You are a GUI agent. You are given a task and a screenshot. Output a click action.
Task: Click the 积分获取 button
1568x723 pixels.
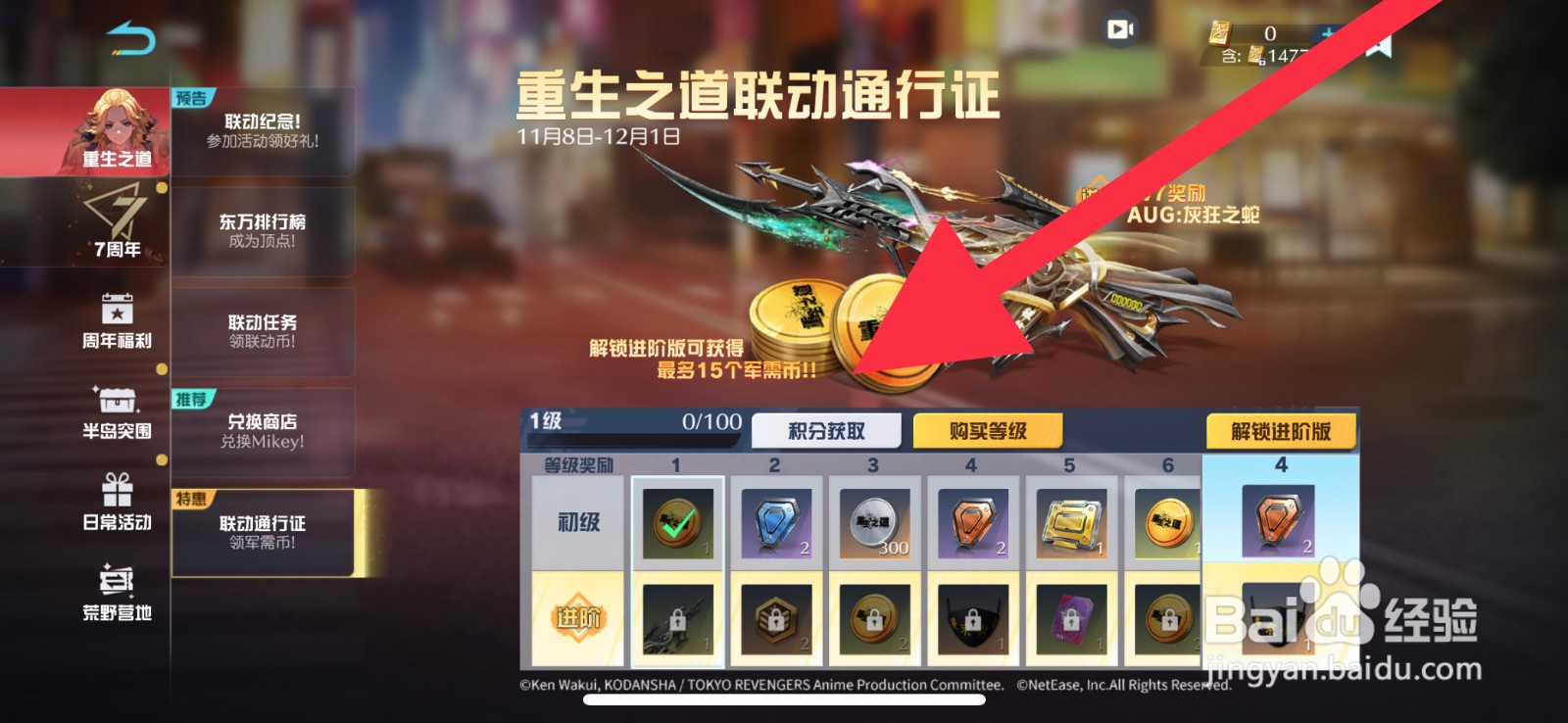point(826,430)
